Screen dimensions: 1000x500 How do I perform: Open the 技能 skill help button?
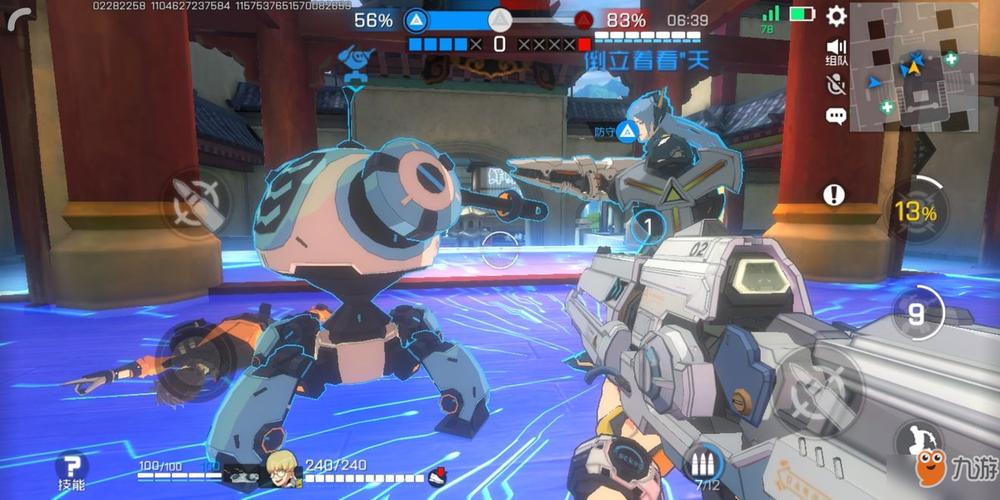click(71, 468)
